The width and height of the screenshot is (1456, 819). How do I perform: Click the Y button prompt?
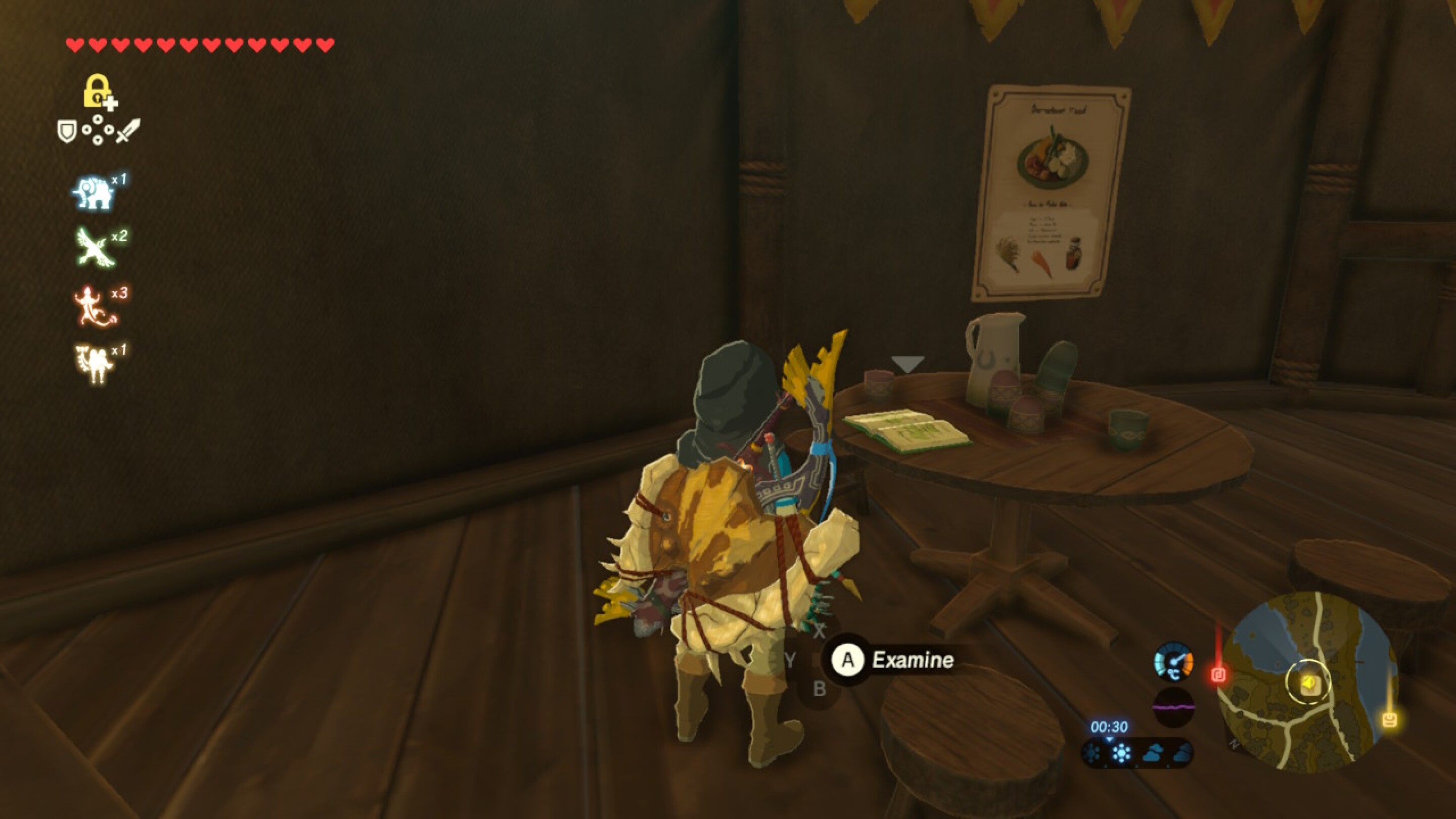(791, 661)
